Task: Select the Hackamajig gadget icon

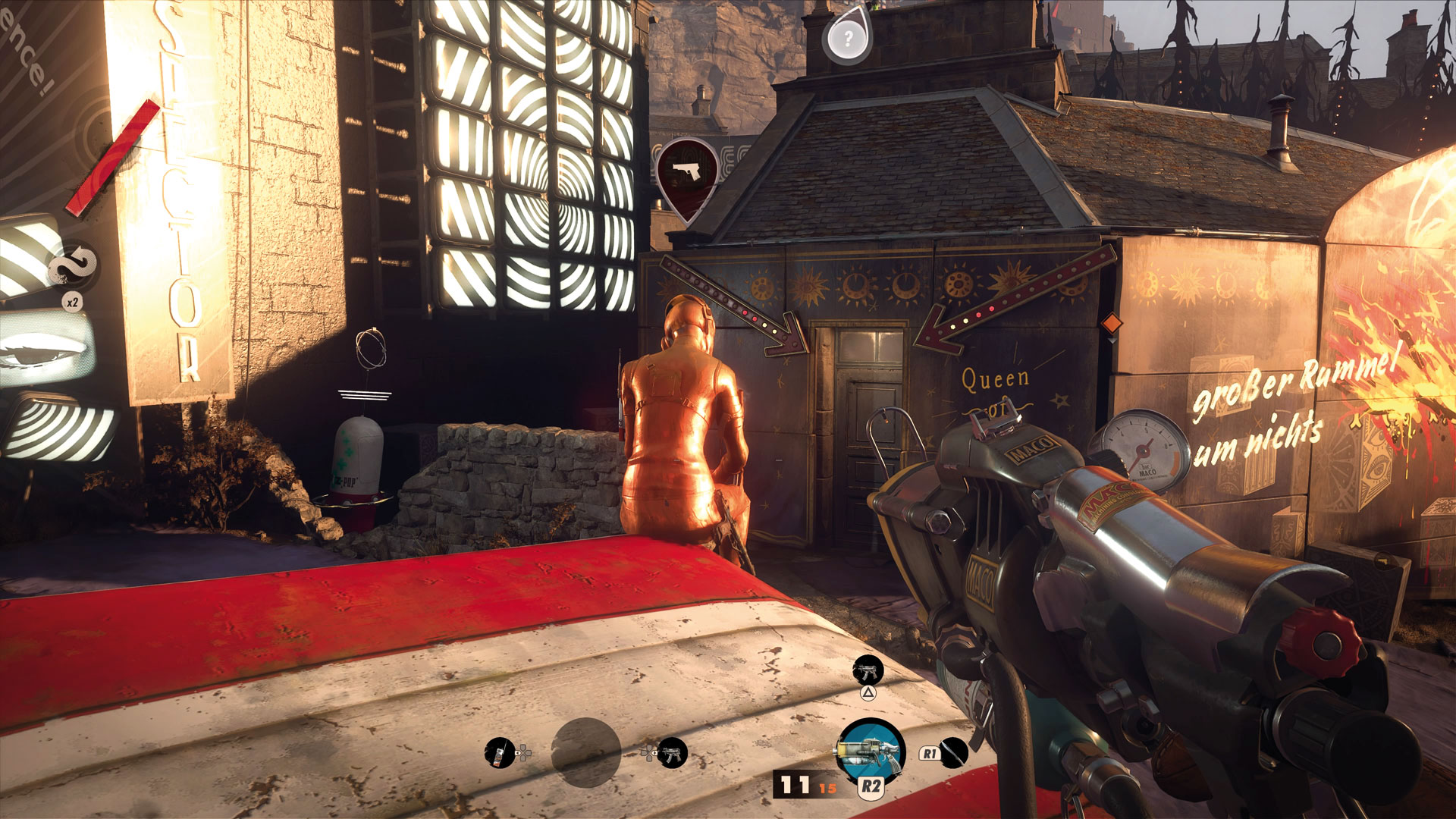Action: [x=499, y=753]
